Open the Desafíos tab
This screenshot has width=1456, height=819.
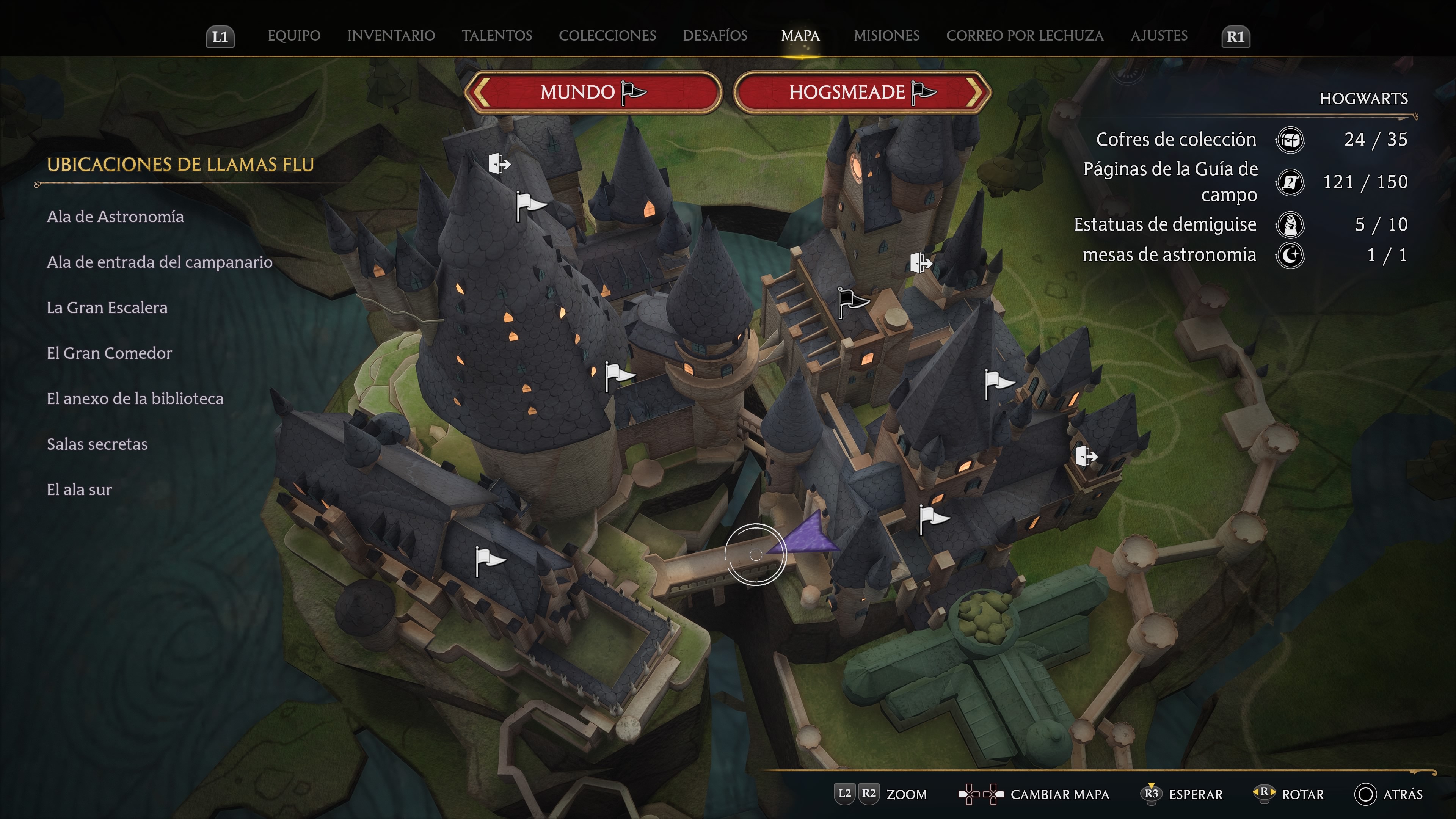click(715, 36)
